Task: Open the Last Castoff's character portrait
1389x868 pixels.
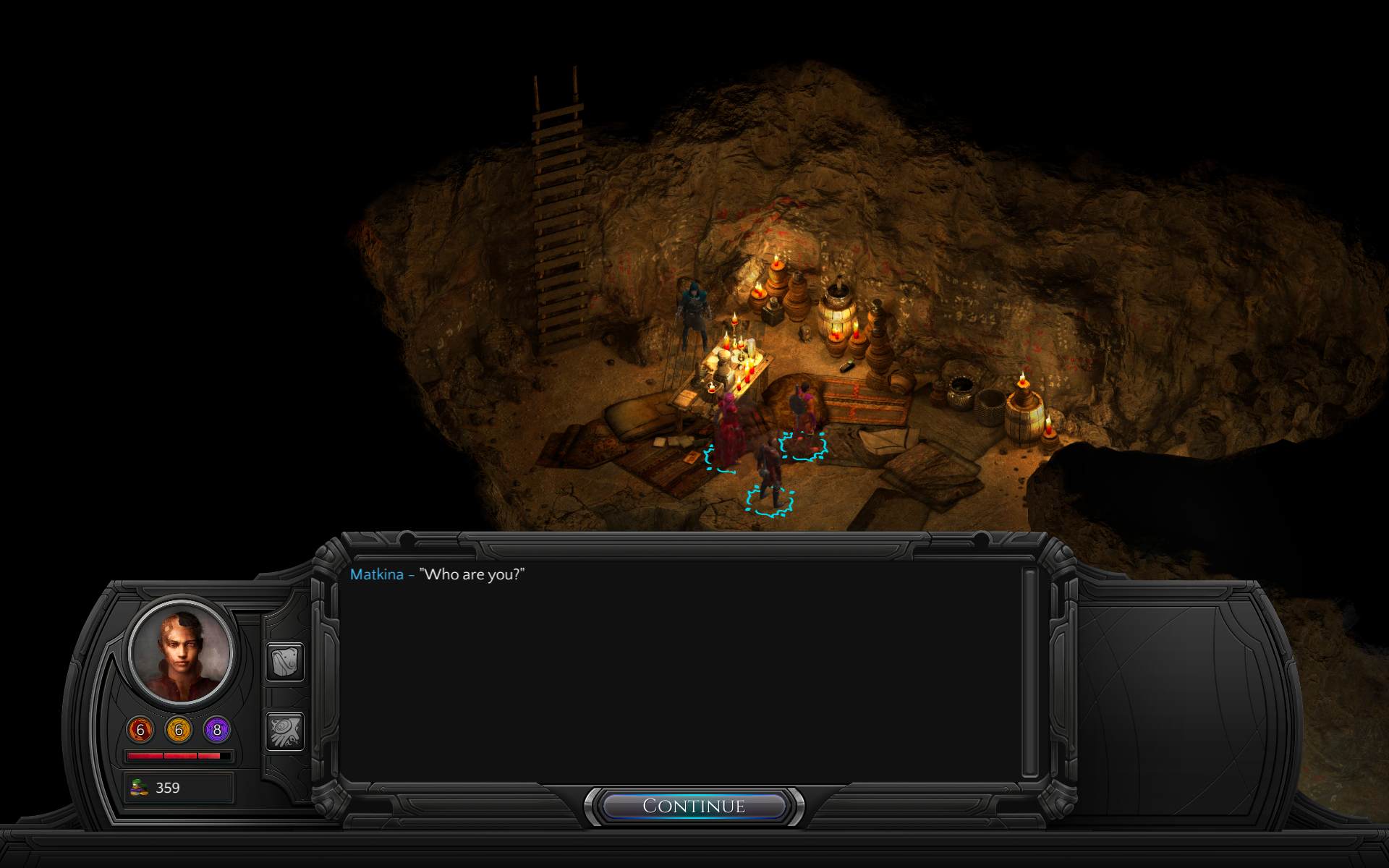Action: (x=181, y=652)
